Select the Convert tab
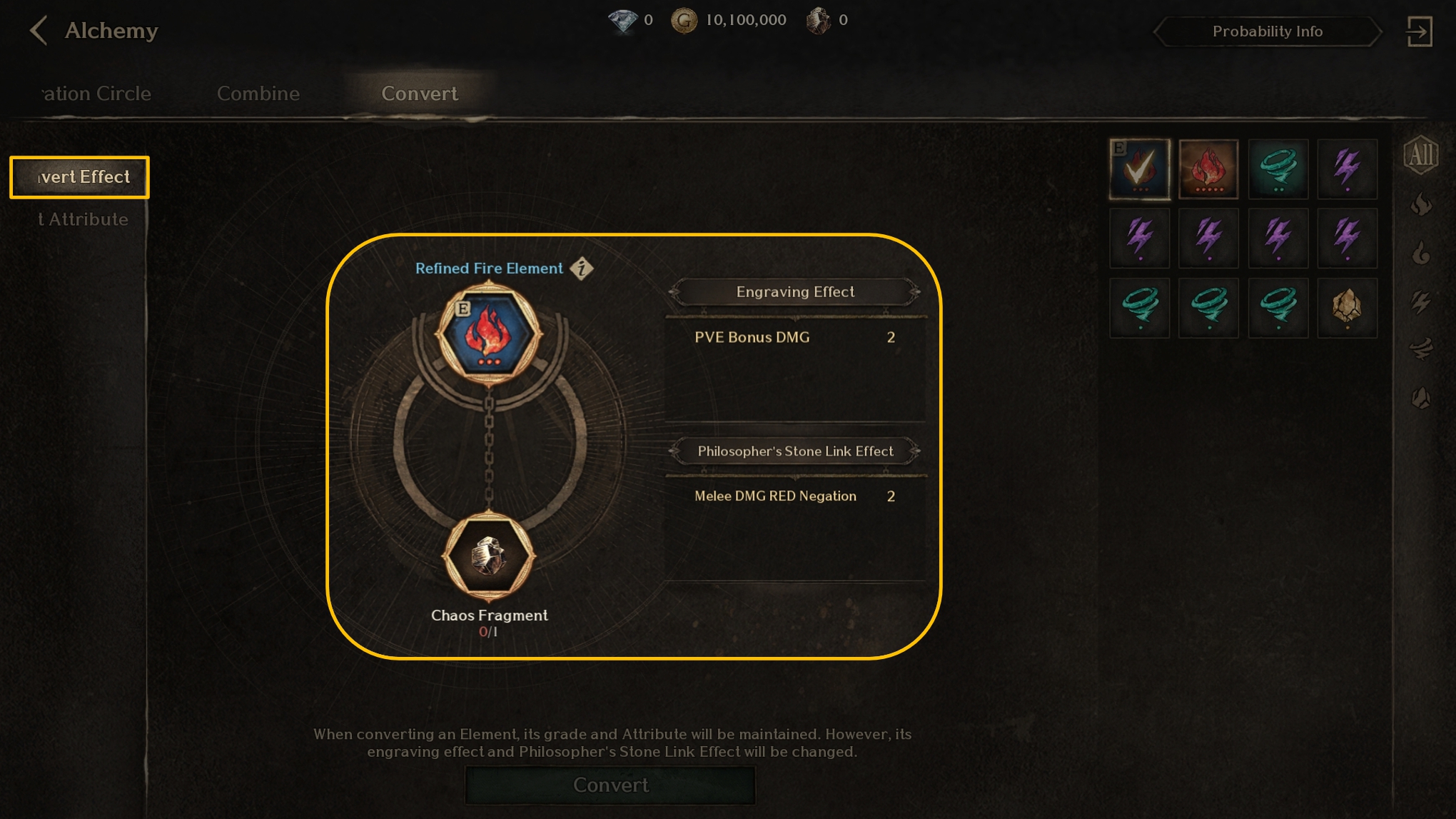1456x819 pixels. tap(420, 94)
